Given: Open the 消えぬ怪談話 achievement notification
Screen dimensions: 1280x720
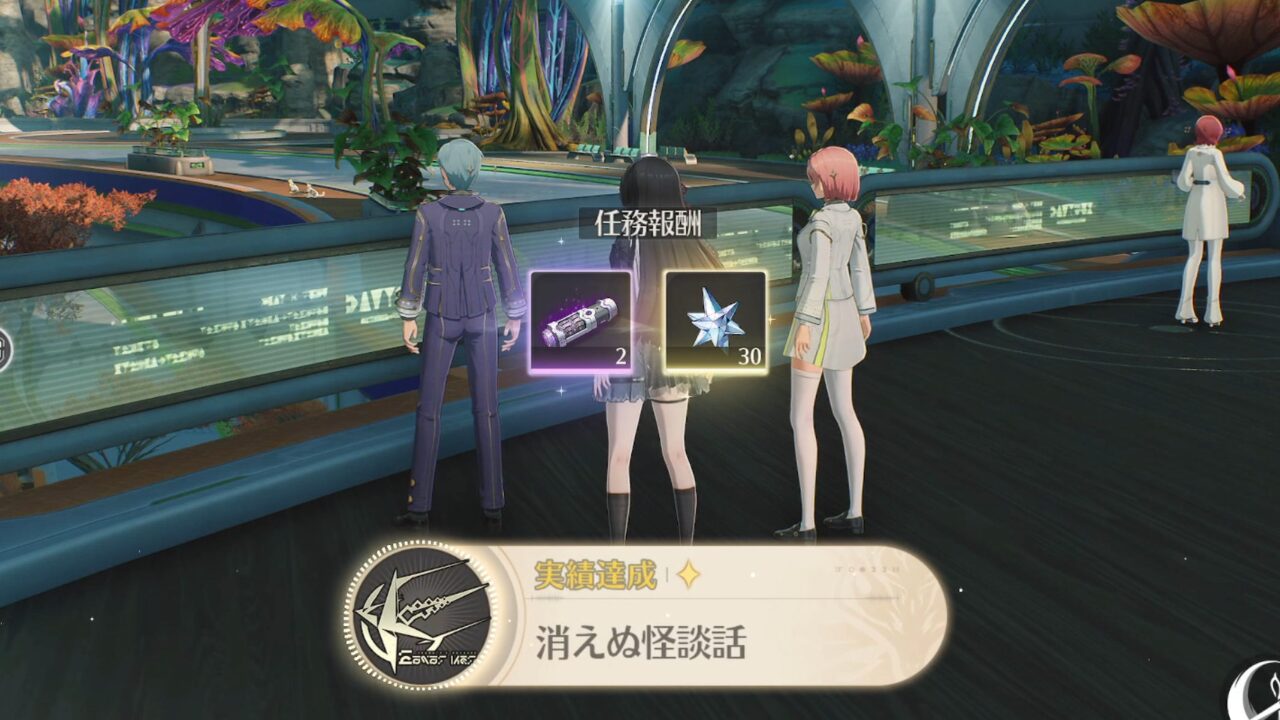Looking at the screenshot, I should pos(645,615).
